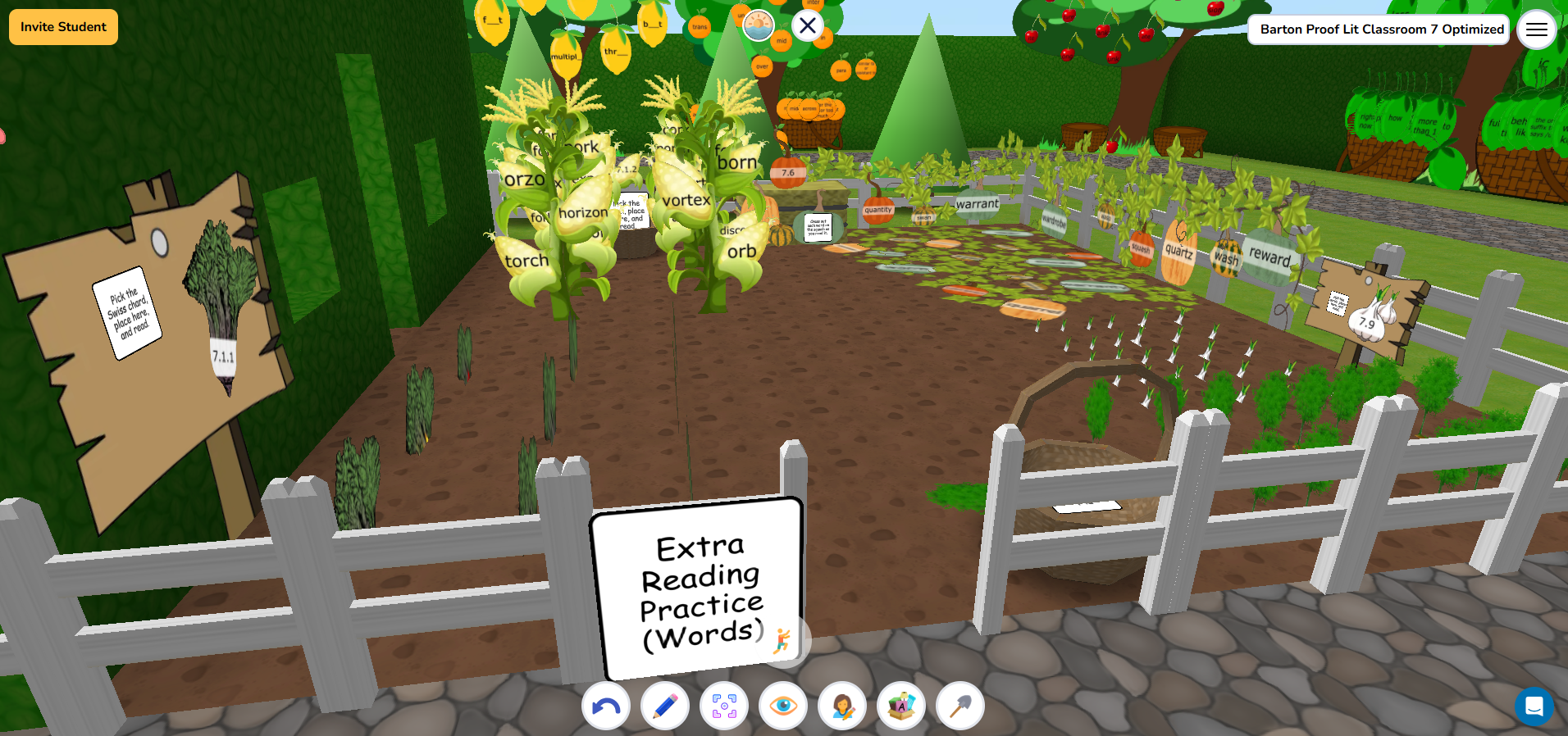
Task: Select the pencil edit tool
Action: tap(664, 706)
